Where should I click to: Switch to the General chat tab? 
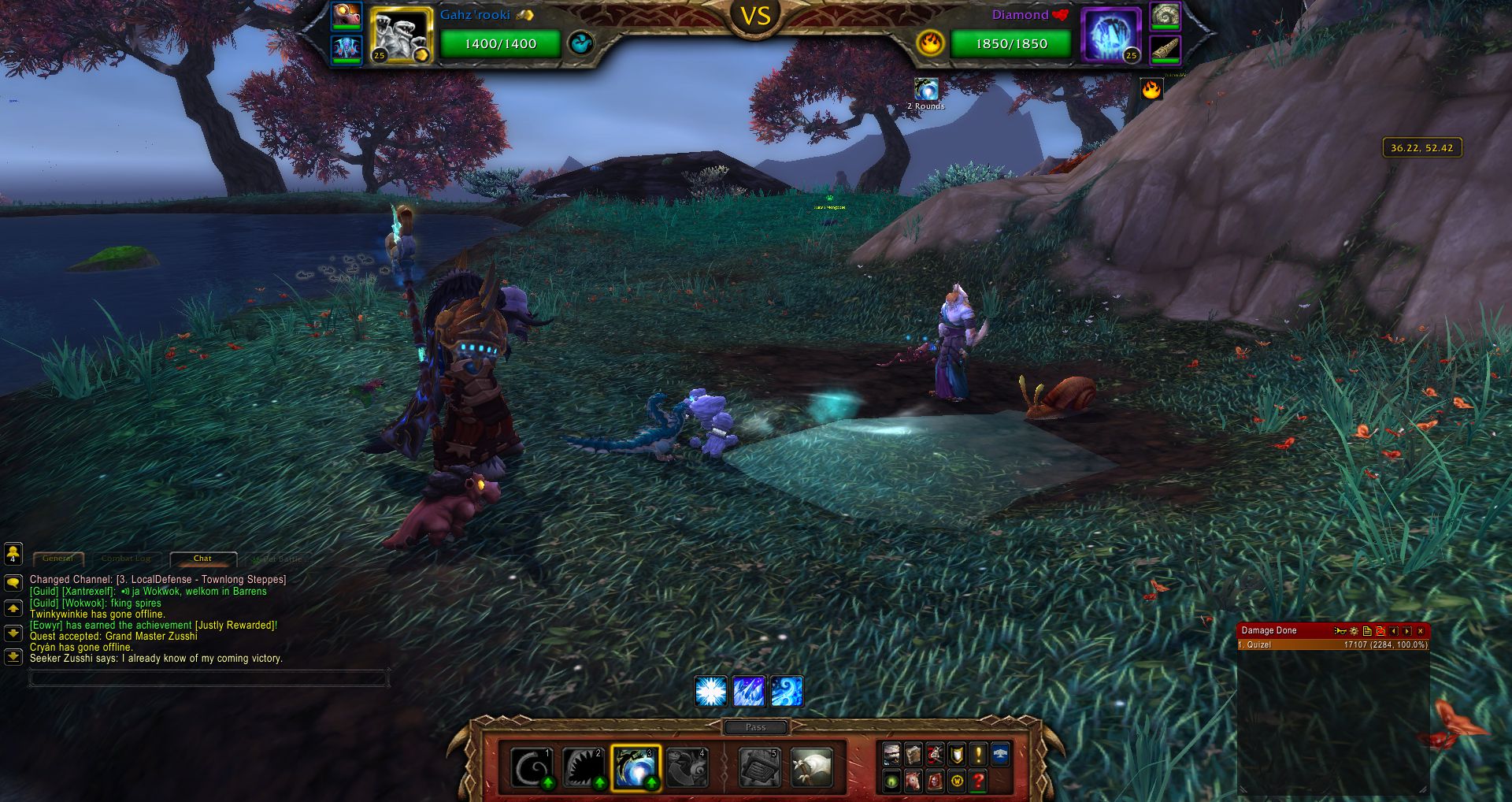tap(58, 559)
